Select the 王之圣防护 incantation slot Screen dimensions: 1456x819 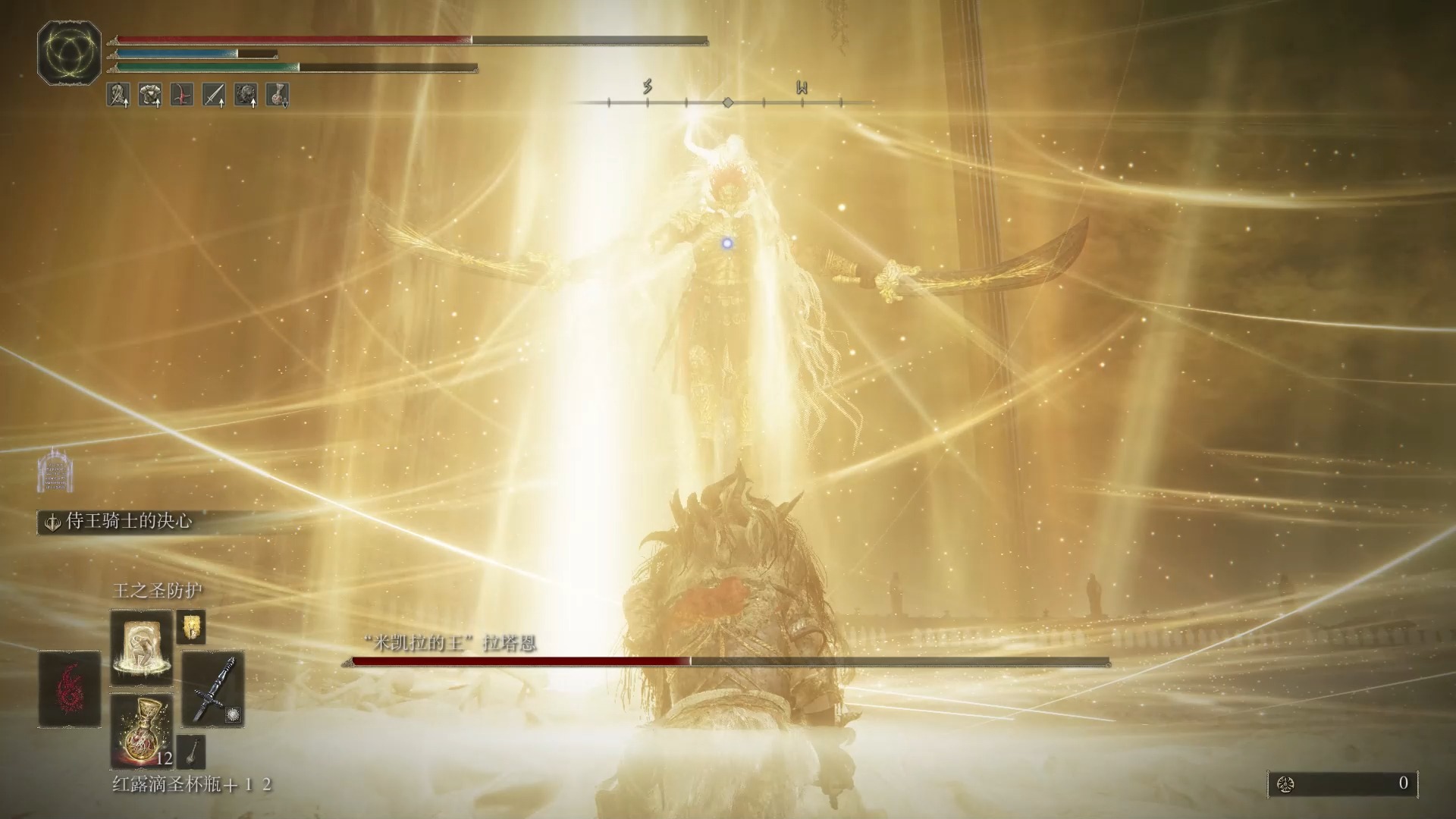click(141, 648)
